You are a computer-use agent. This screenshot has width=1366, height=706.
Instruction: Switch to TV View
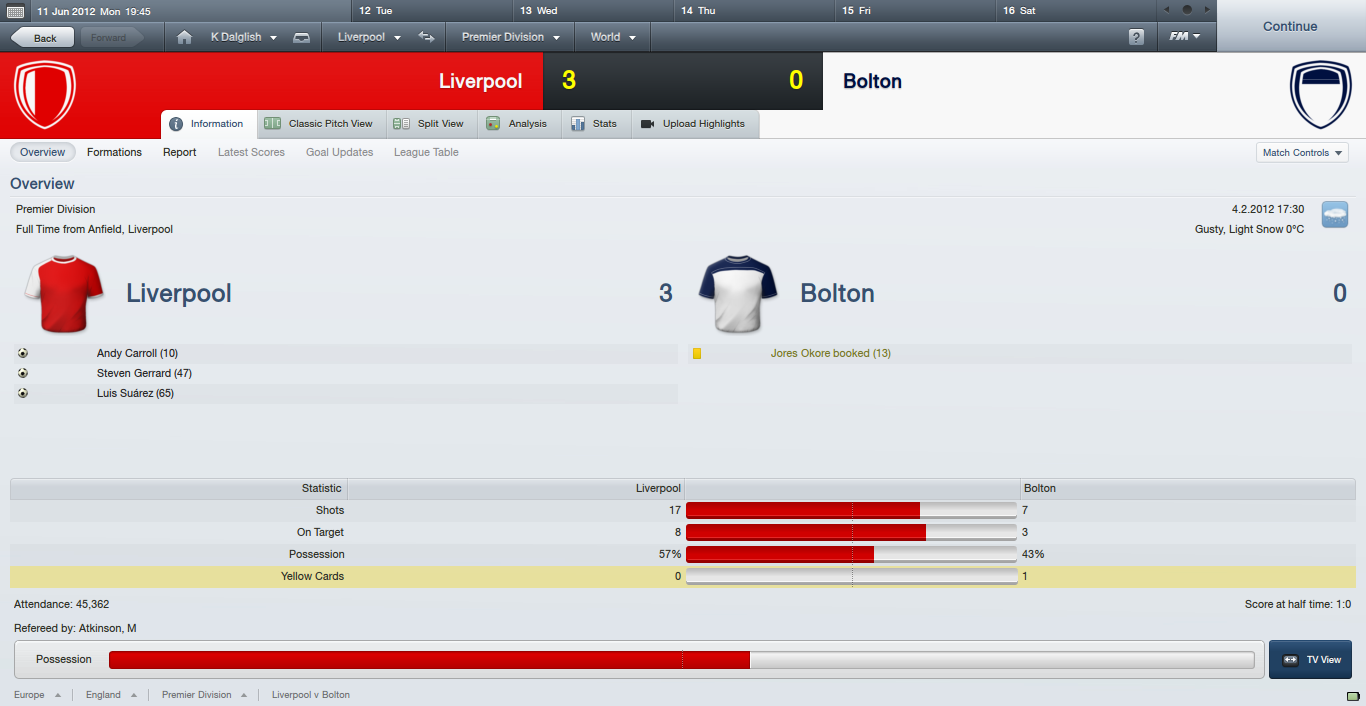[1310, 660]
